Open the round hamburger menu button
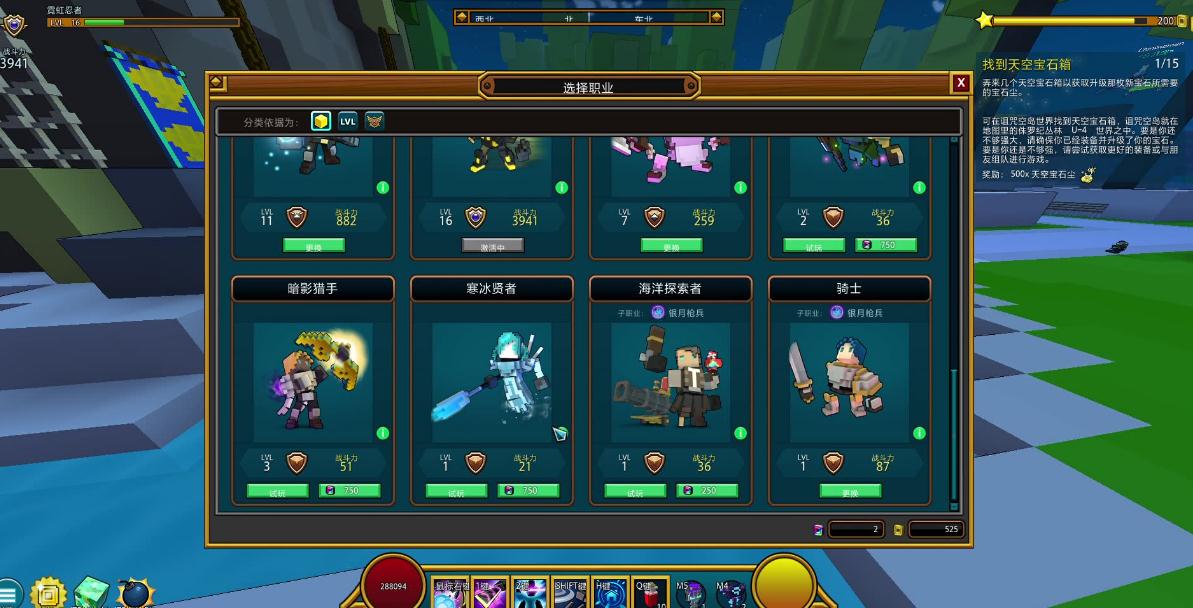The width and height of the screenshot is (1193, 608). pyautogui.click(x=9, y=594)
